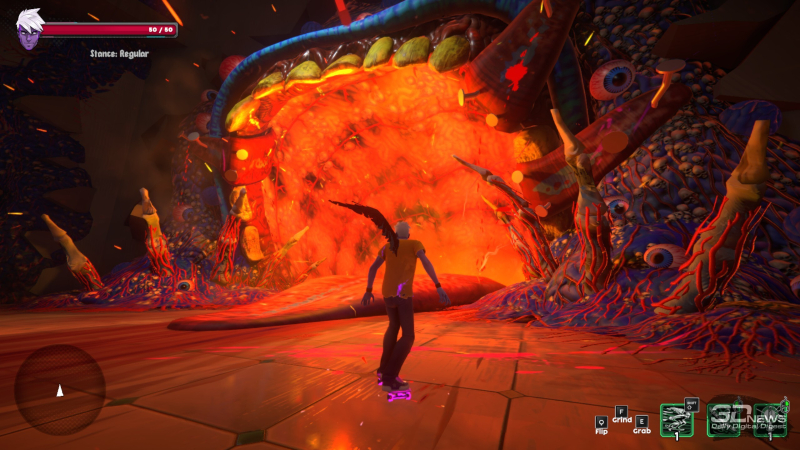Select the middle green ability slot
800x450 pixels.
(723, 420)
